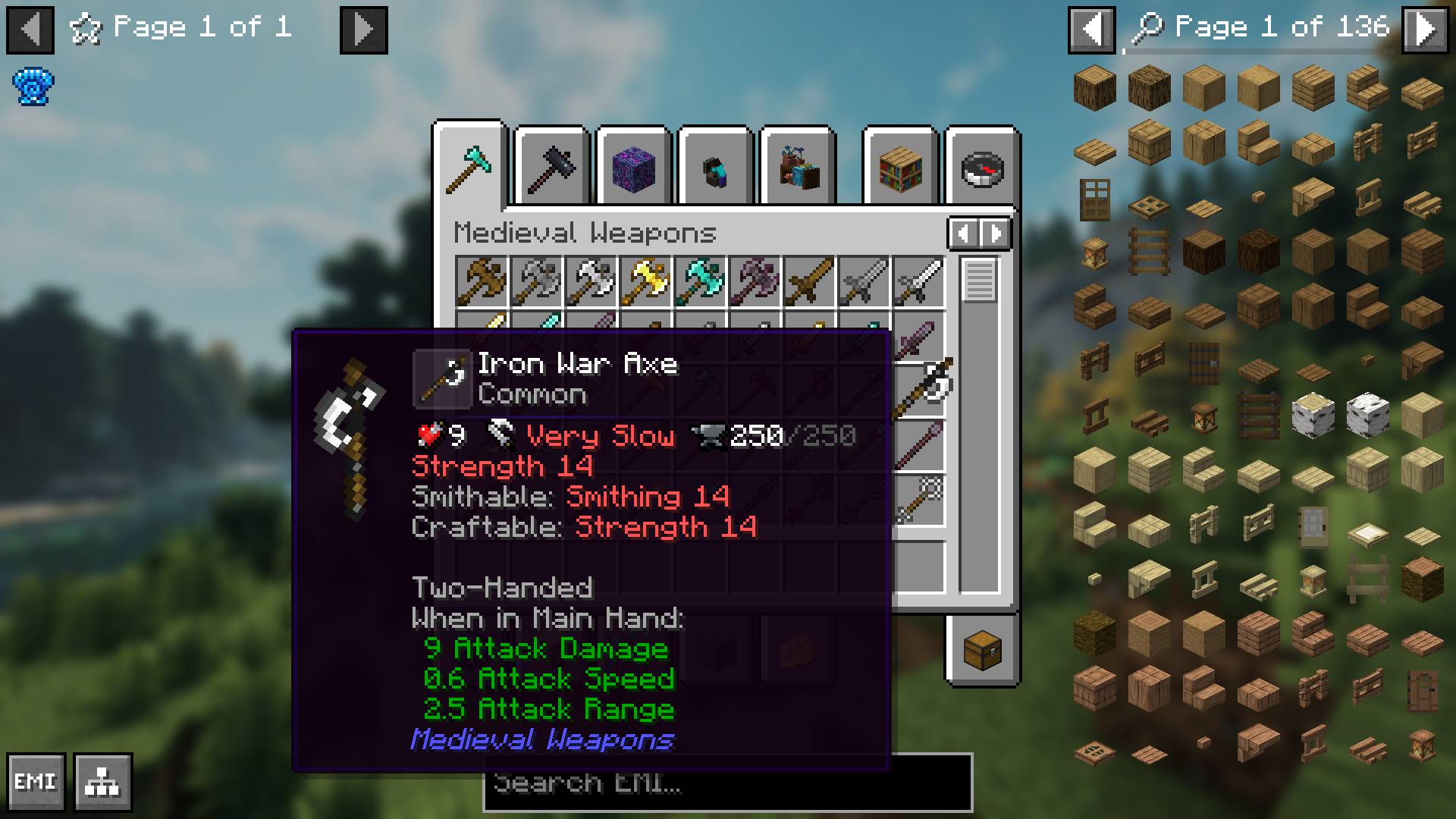The image size is (1456, 819).
Task: Show next page of creative tabs
Action: coord(996,234)
